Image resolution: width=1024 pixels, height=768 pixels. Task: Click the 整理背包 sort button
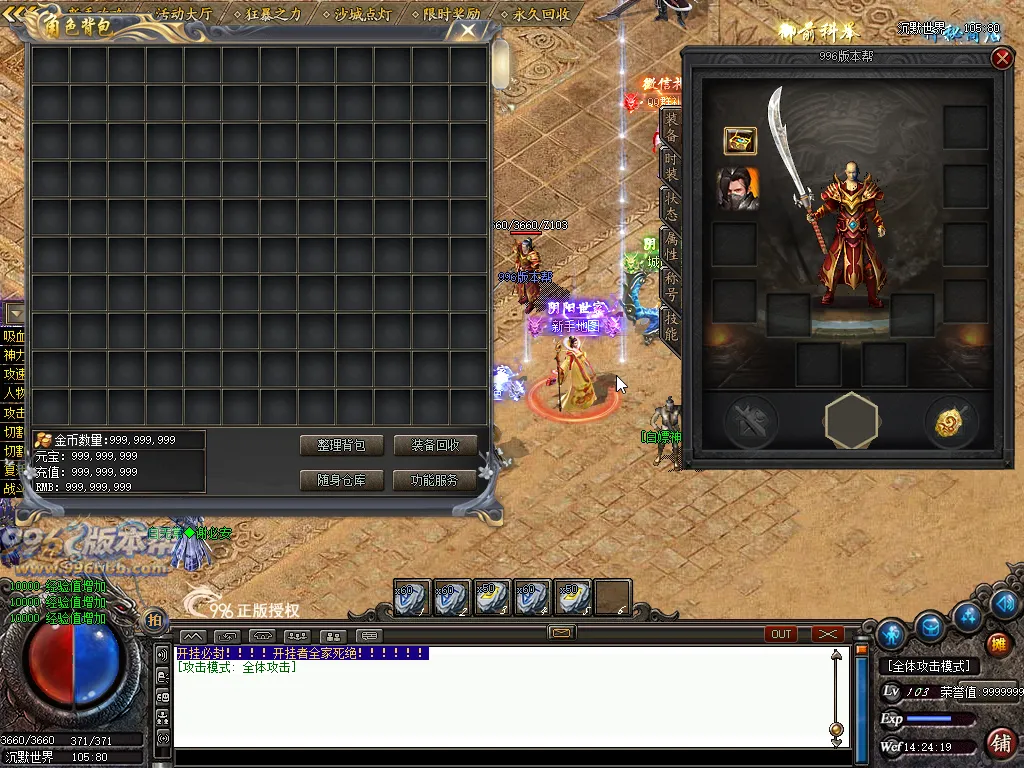[x=341, y=445]
